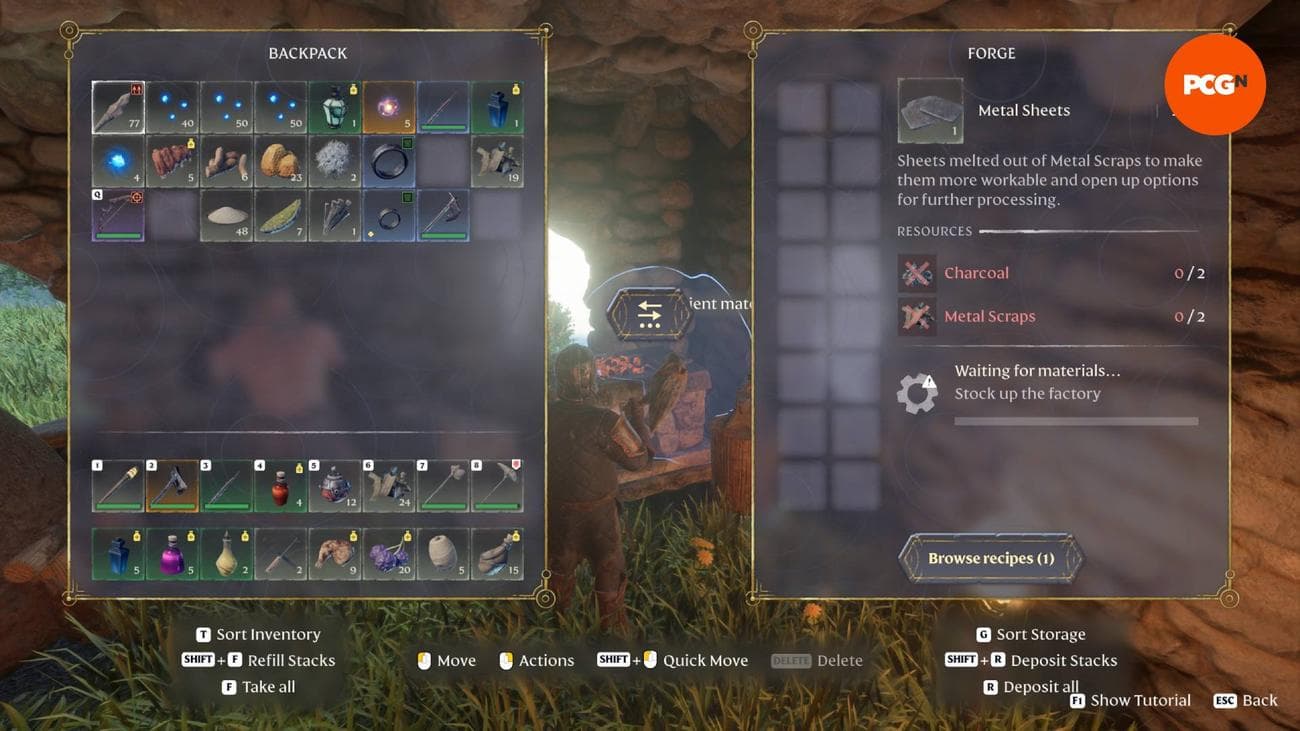The width and height of the screenshot is (1300, 731).
Task: Select the Charcoal resource icon
Action: click(x=917, y=272)
